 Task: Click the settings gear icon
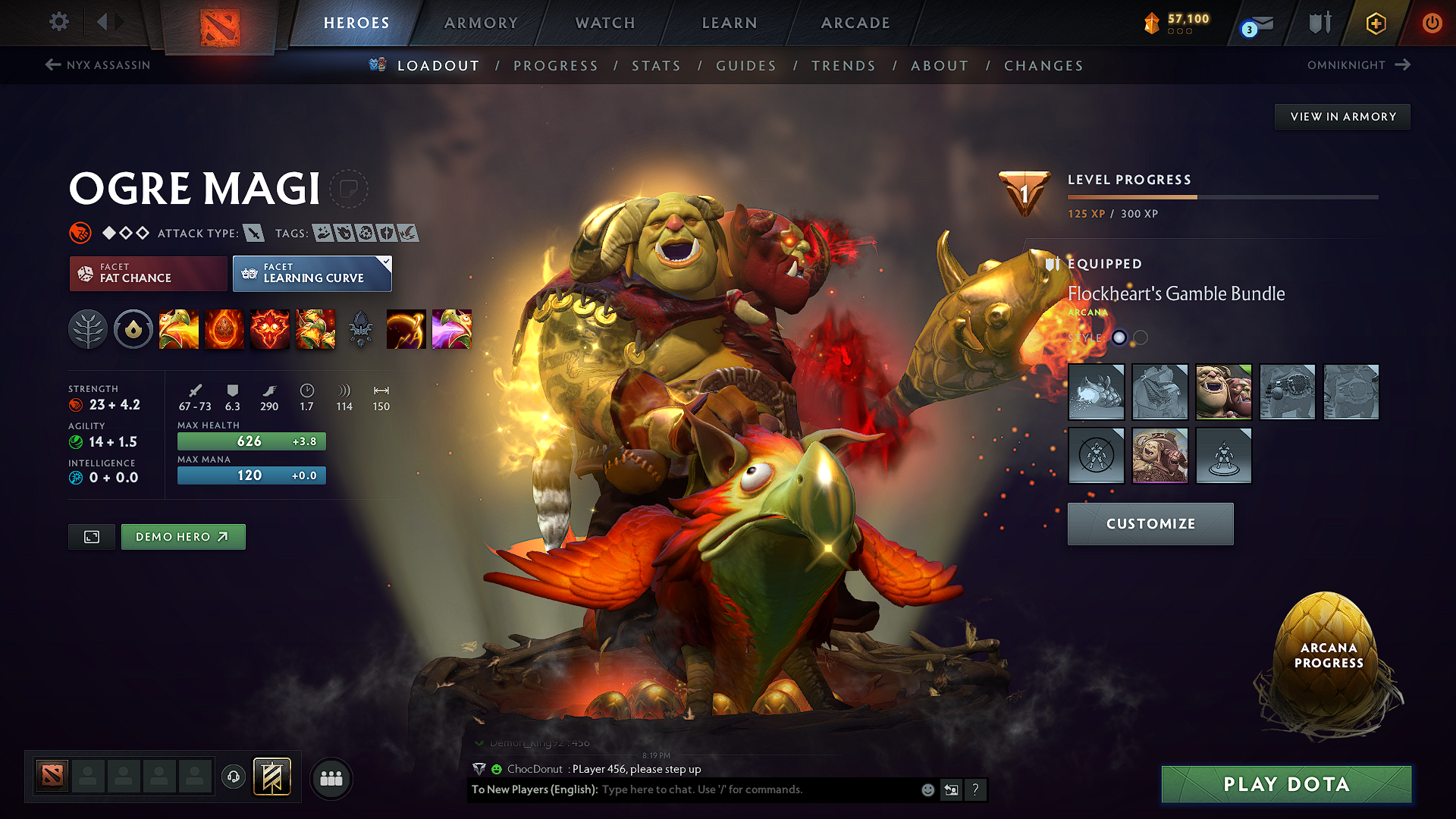point(58,22)
